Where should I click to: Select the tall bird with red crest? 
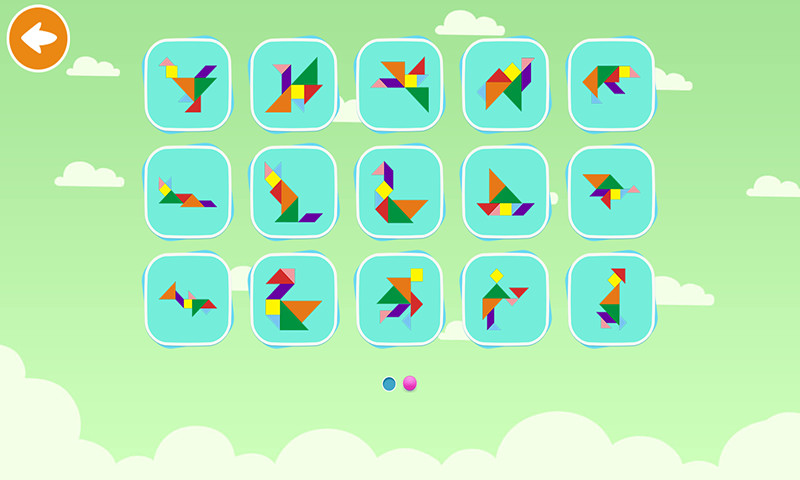click(612, 299)
